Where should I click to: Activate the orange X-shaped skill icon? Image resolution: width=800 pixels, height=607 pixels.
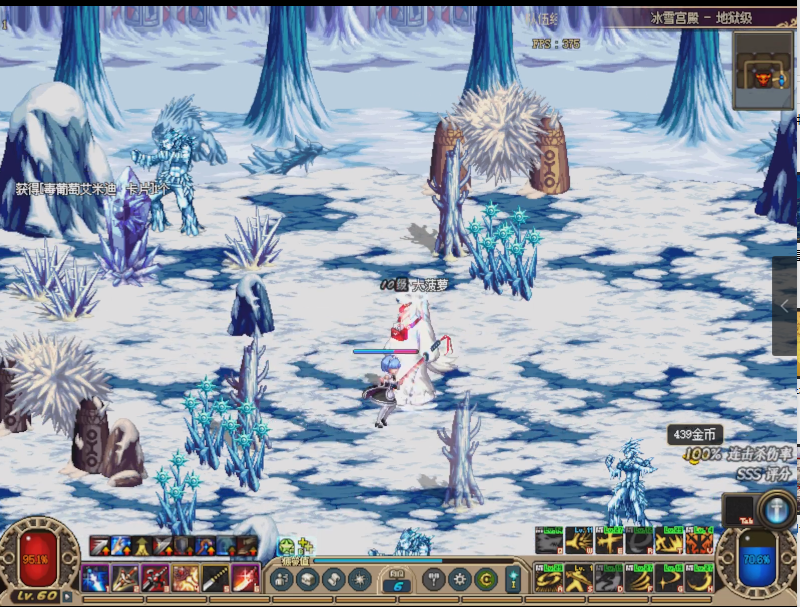tap(699, 541)
